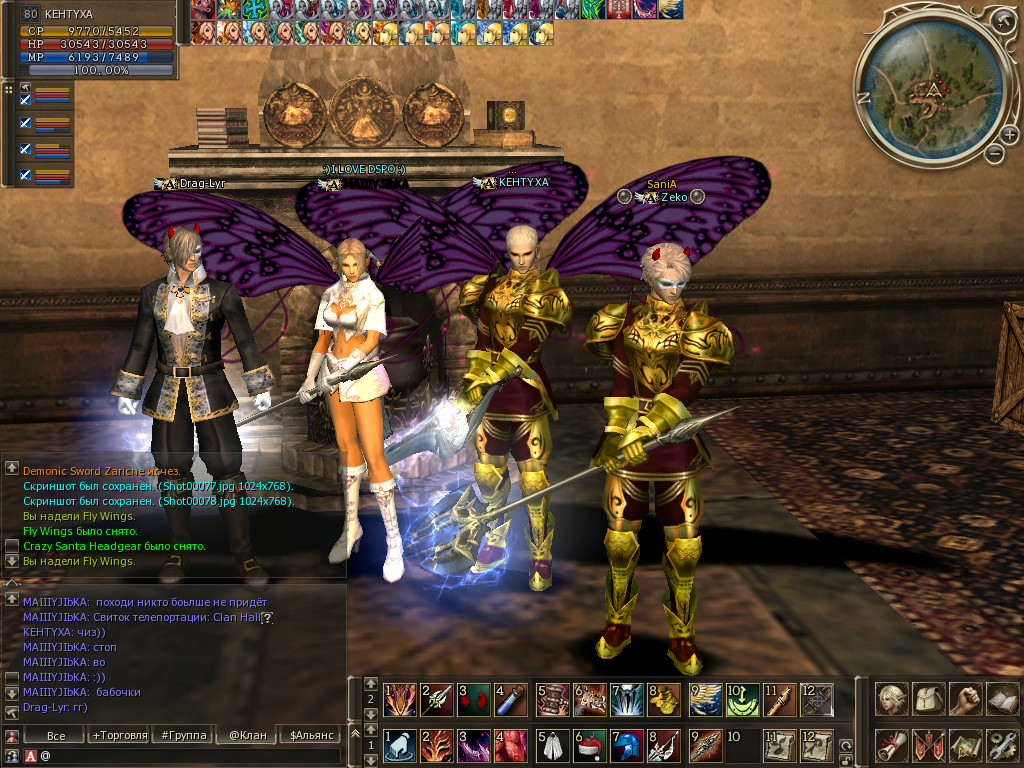Image resolution: width=1024 pixels, height=768 pixels.
Task: Open the +Торговля trade chat tab
Action: pos(118,735)
